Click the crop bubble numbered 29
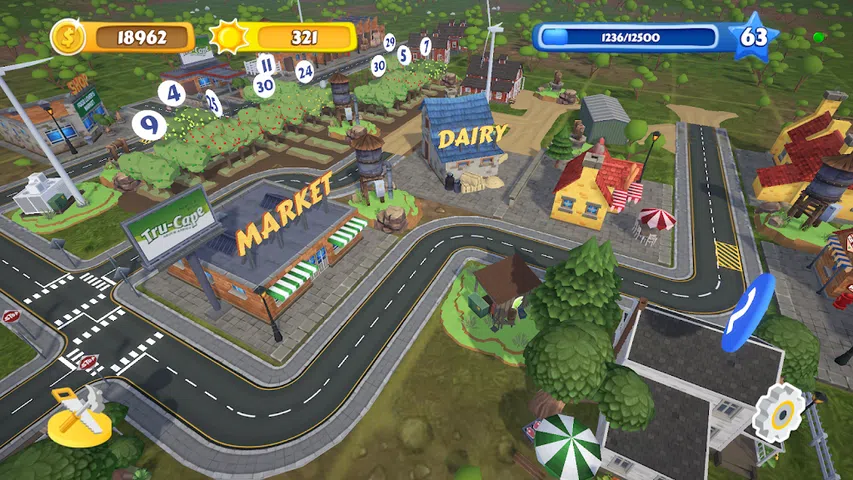This screenshot has width=853, height=480. pos(389,42)
